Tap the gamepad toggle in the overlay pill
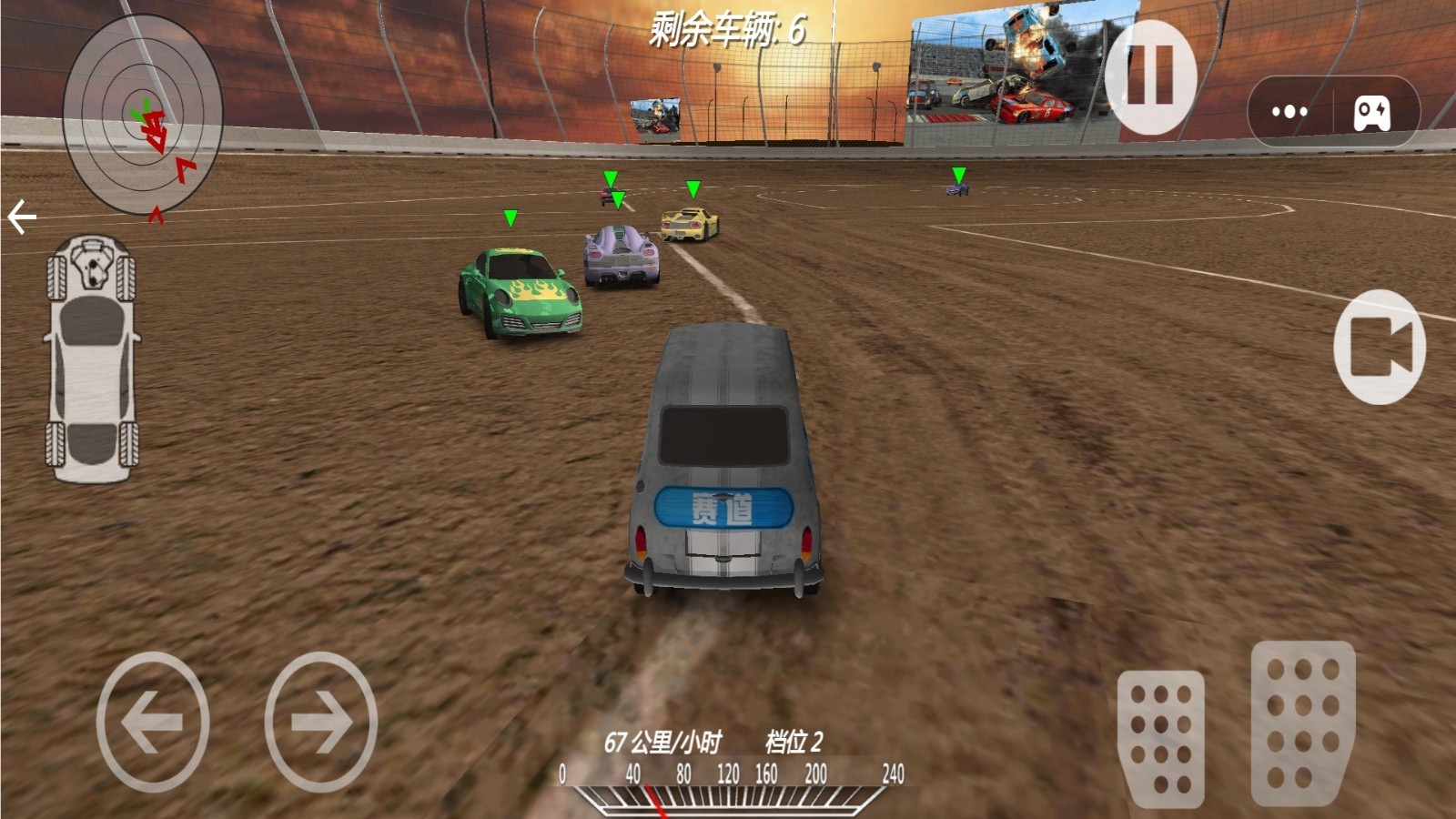Viewport: 1456px width, 819px height. click(x=1374, y=112)
